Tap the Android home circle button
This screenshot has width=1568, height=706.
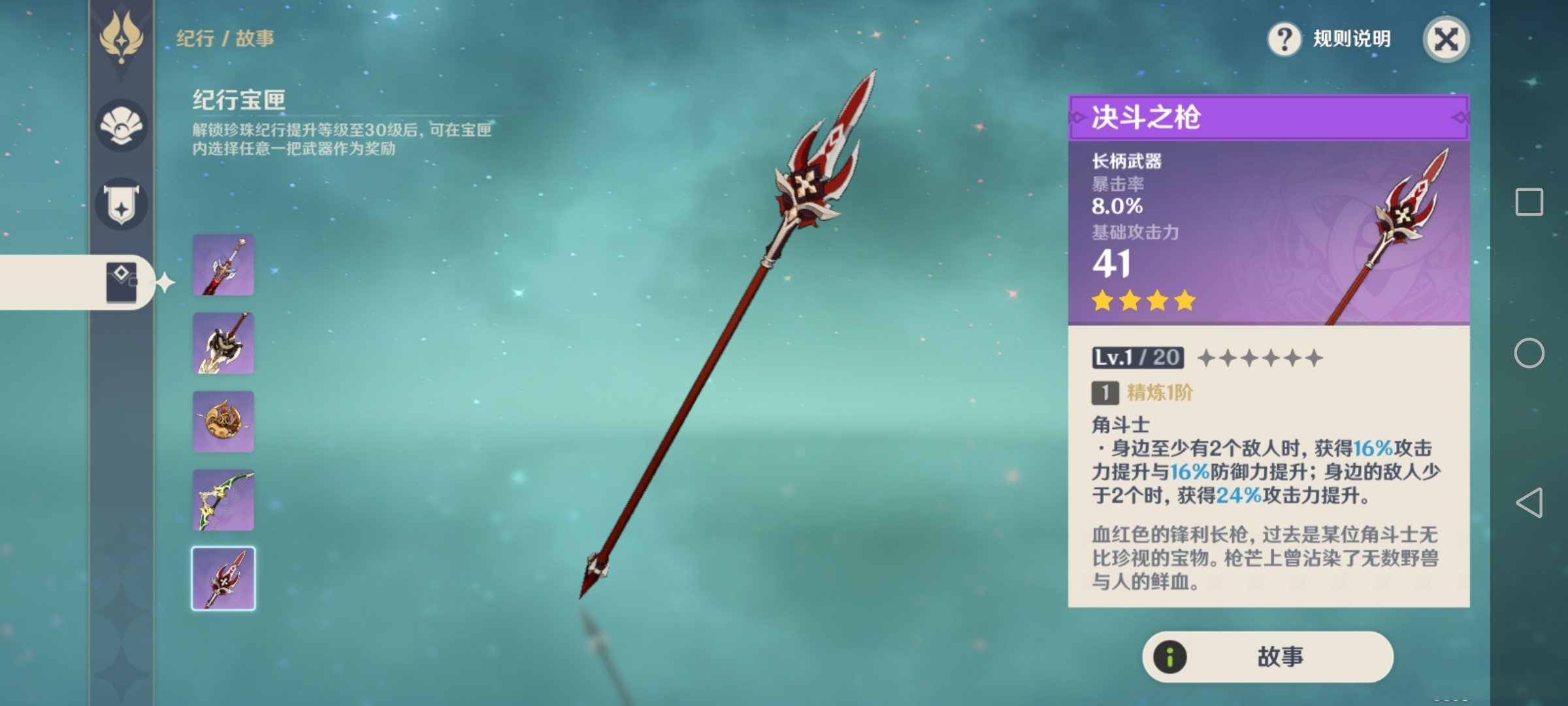[1529, 353]
